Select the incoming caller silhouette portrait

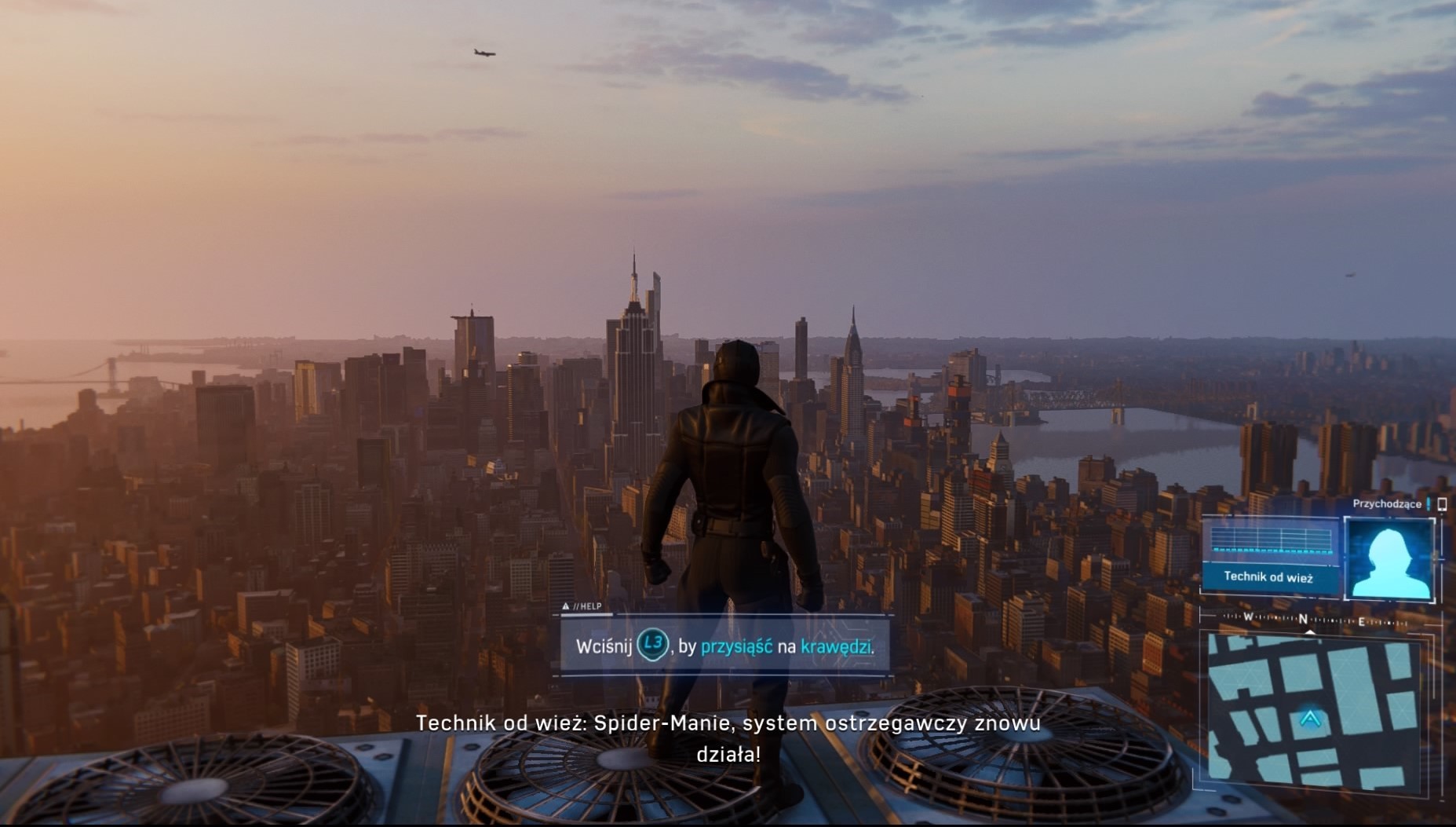(1388, 559)
